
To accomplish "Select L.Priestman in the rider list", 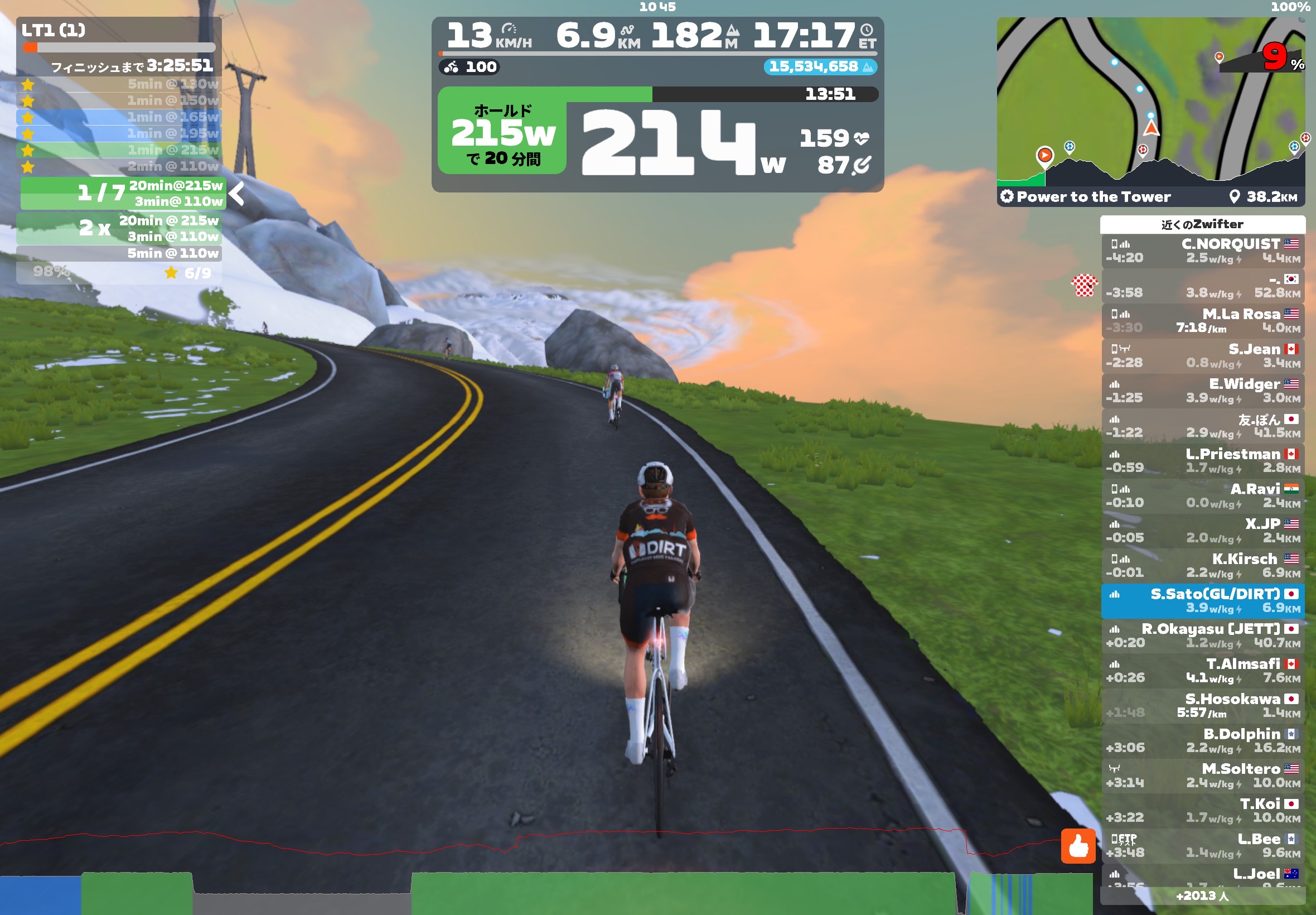I will click(x=1202, y=460).
